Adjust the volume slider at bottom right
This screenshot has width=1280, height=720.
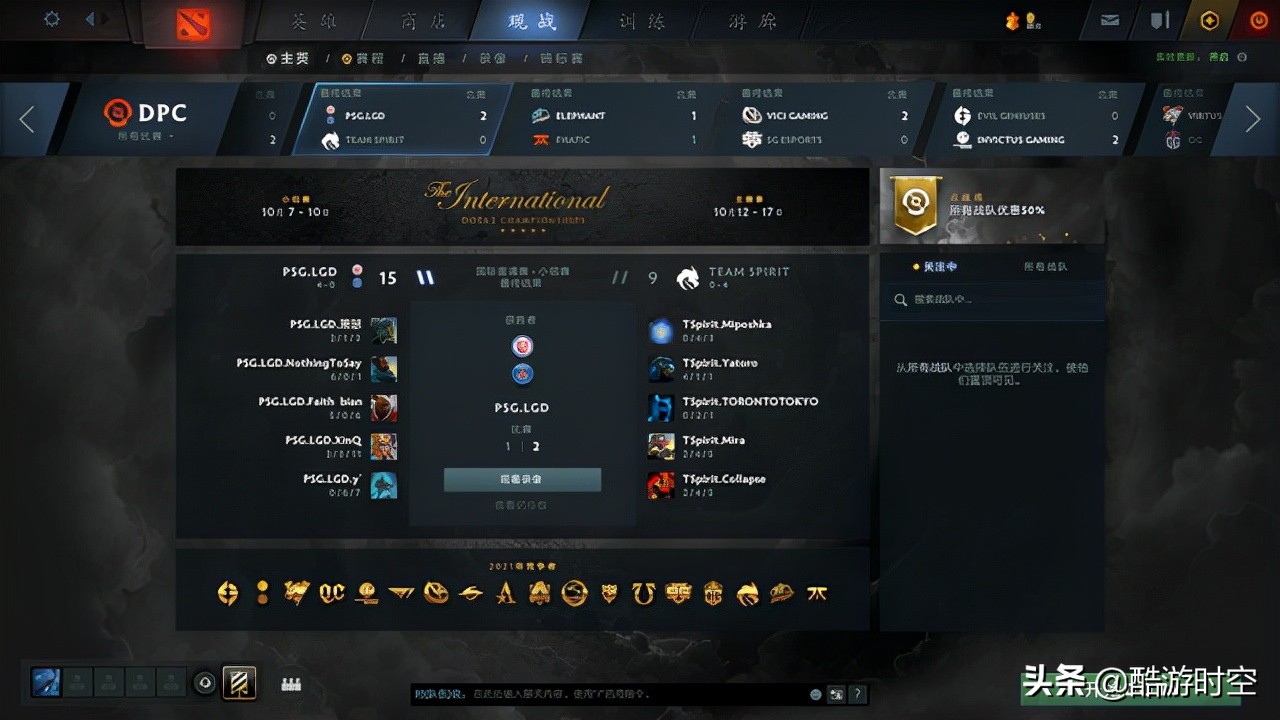coord(836,693)
